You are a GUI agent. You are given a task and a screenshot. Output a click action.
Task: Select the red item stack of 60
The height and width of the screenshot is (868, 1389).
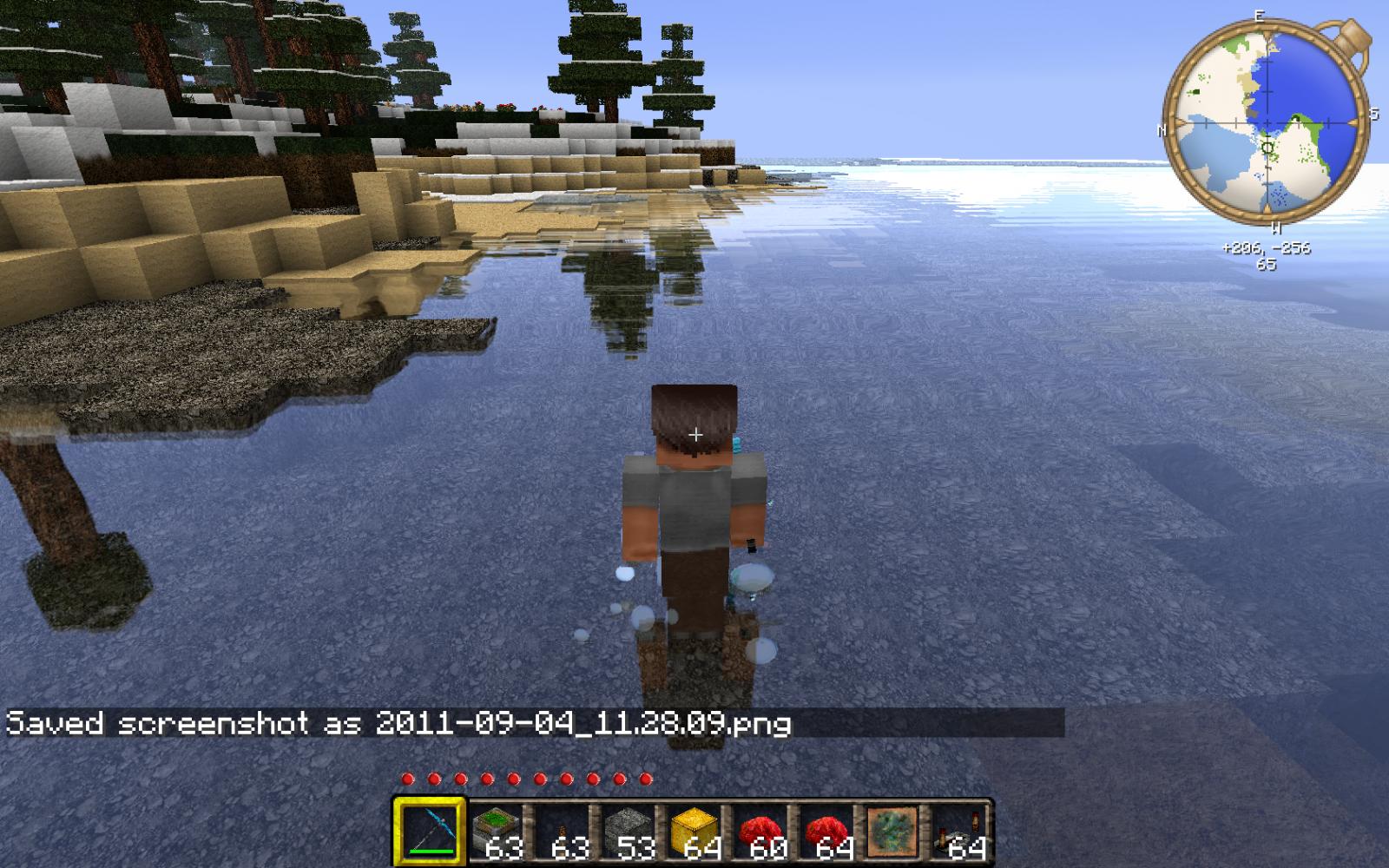760,831
